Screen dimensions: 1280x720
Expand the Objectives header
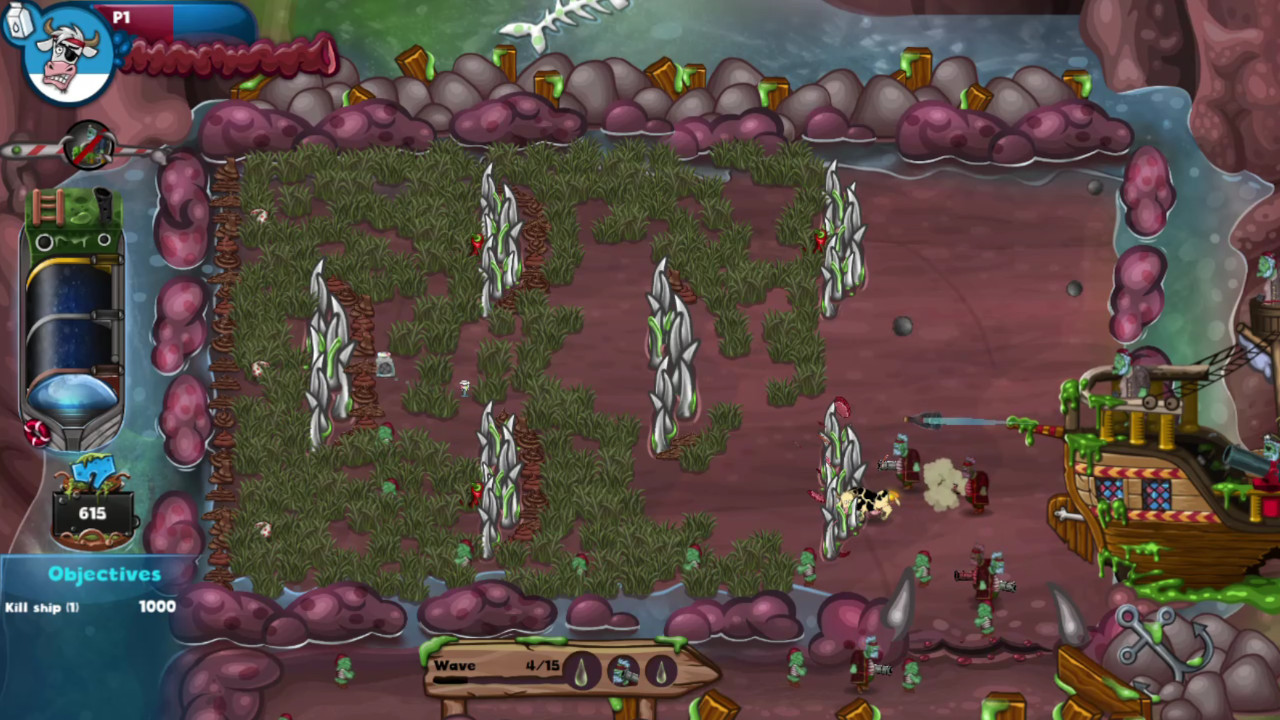(x=103, y=573)
